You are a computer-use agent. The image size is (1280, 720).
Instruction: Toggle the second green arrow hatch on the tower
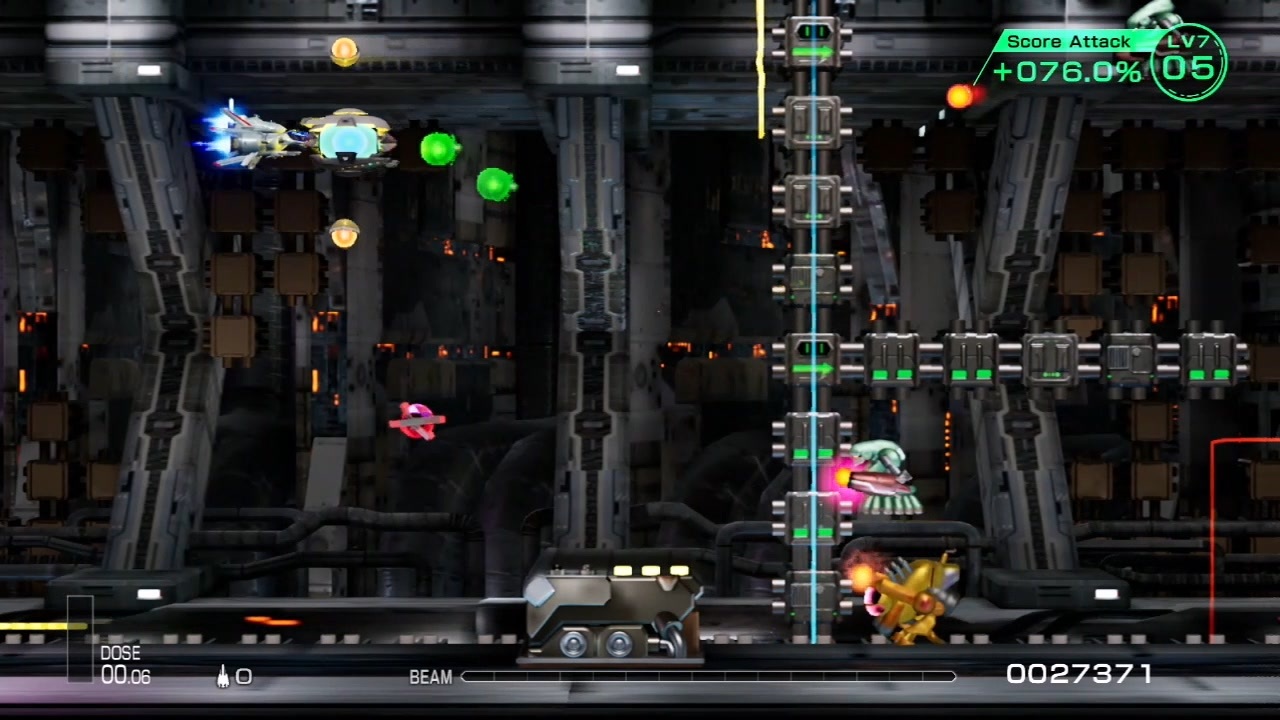point(814,368)
